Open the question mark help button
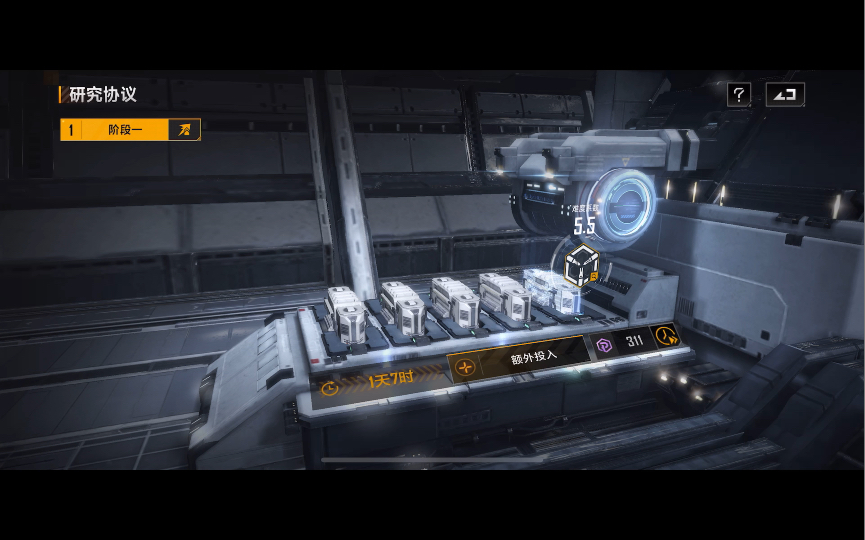This screenshot has height=540, width=865. pyautogui.click(x=739, y=95)
